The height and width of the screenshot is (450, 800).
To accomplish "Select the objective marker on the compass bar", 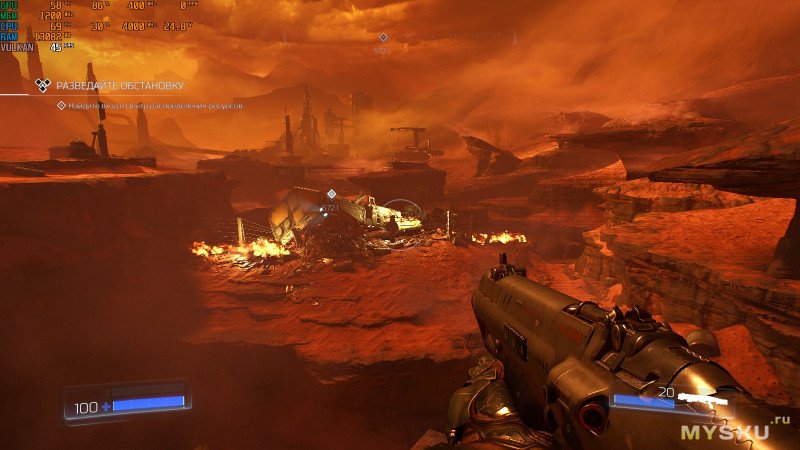I will coord(382,38).
